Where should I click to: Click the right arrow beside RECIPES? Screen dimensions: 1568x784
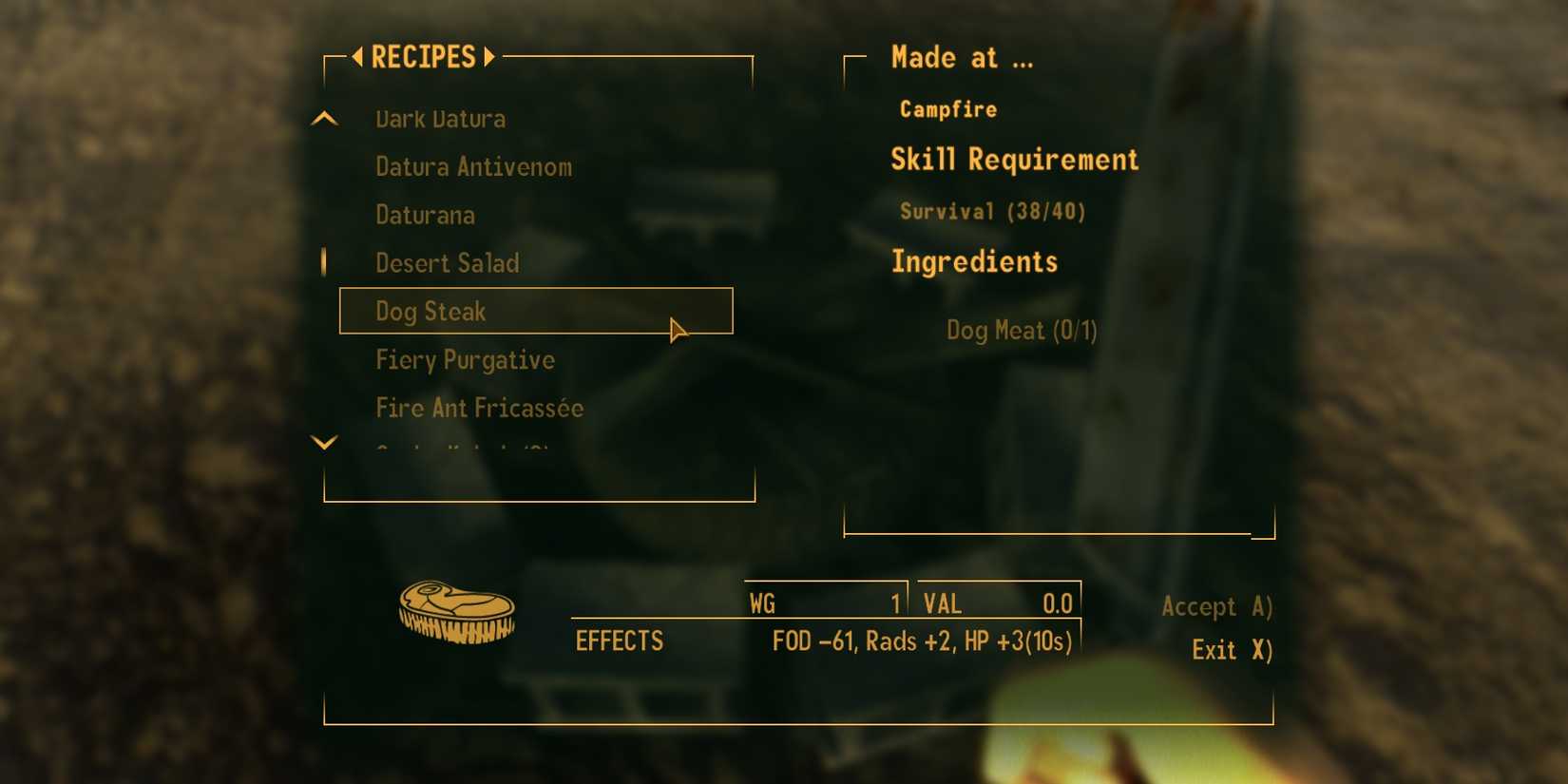tap(490, 57)
